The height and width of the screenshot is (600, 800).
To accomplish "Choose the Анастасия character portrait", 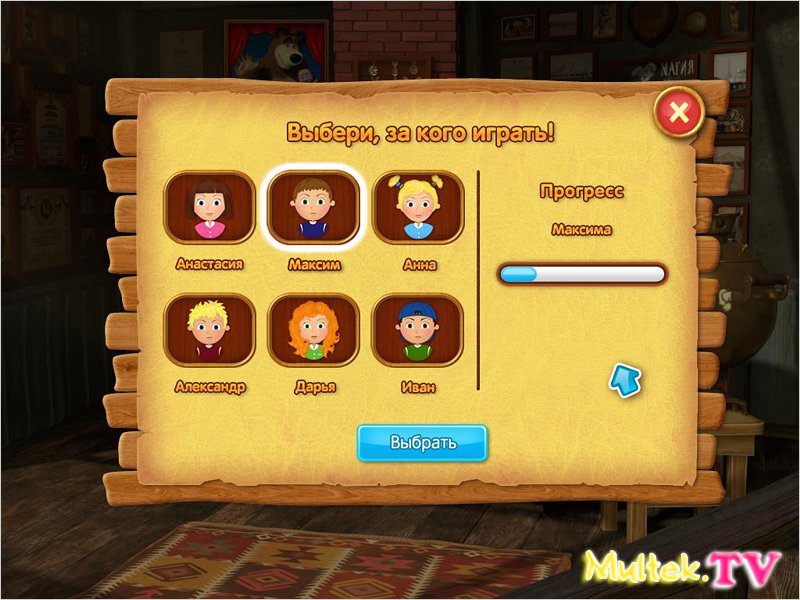I will (210, 208).
